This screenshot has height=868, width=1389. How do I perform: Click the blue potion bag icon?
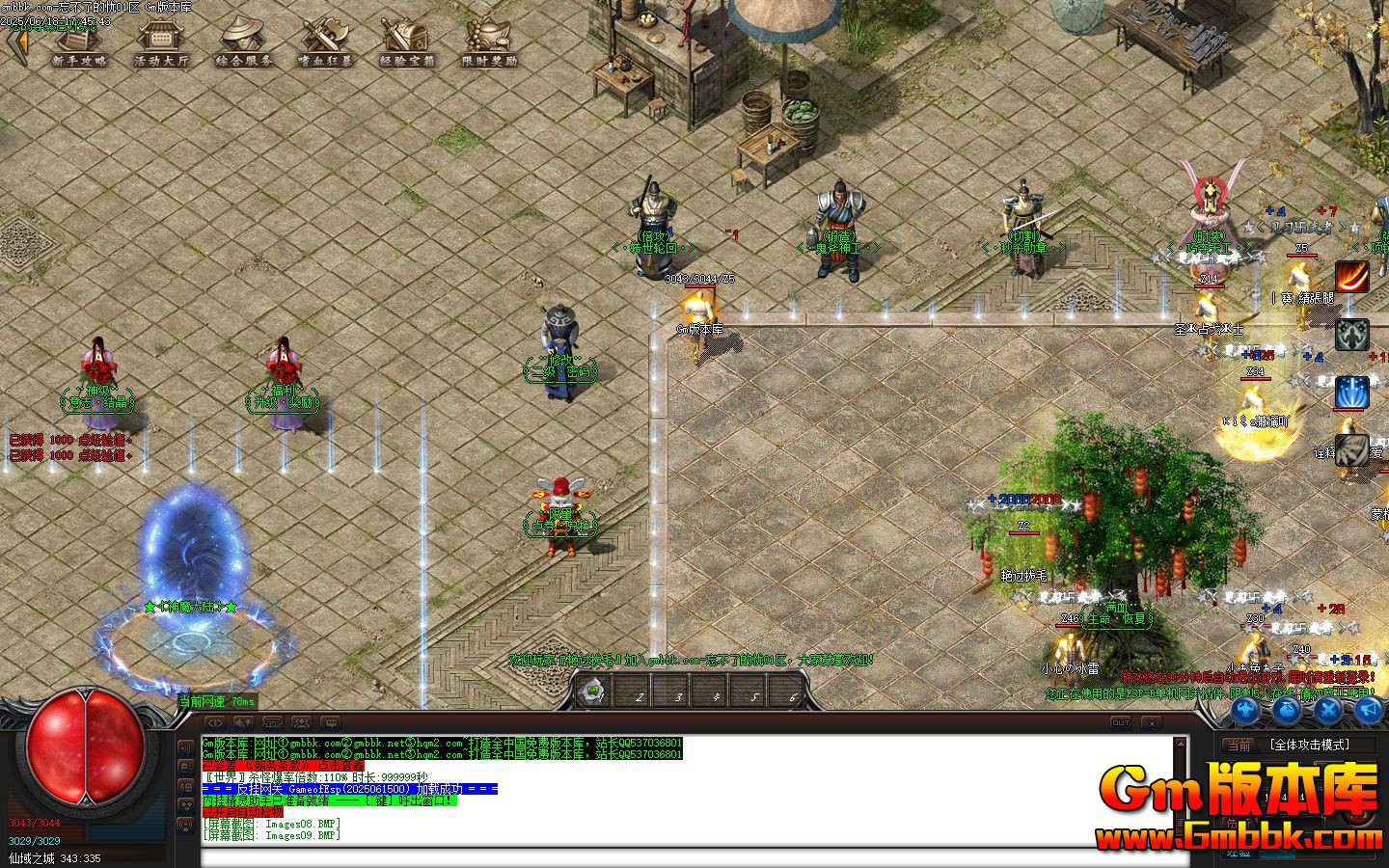click(x=1287, y=712)
